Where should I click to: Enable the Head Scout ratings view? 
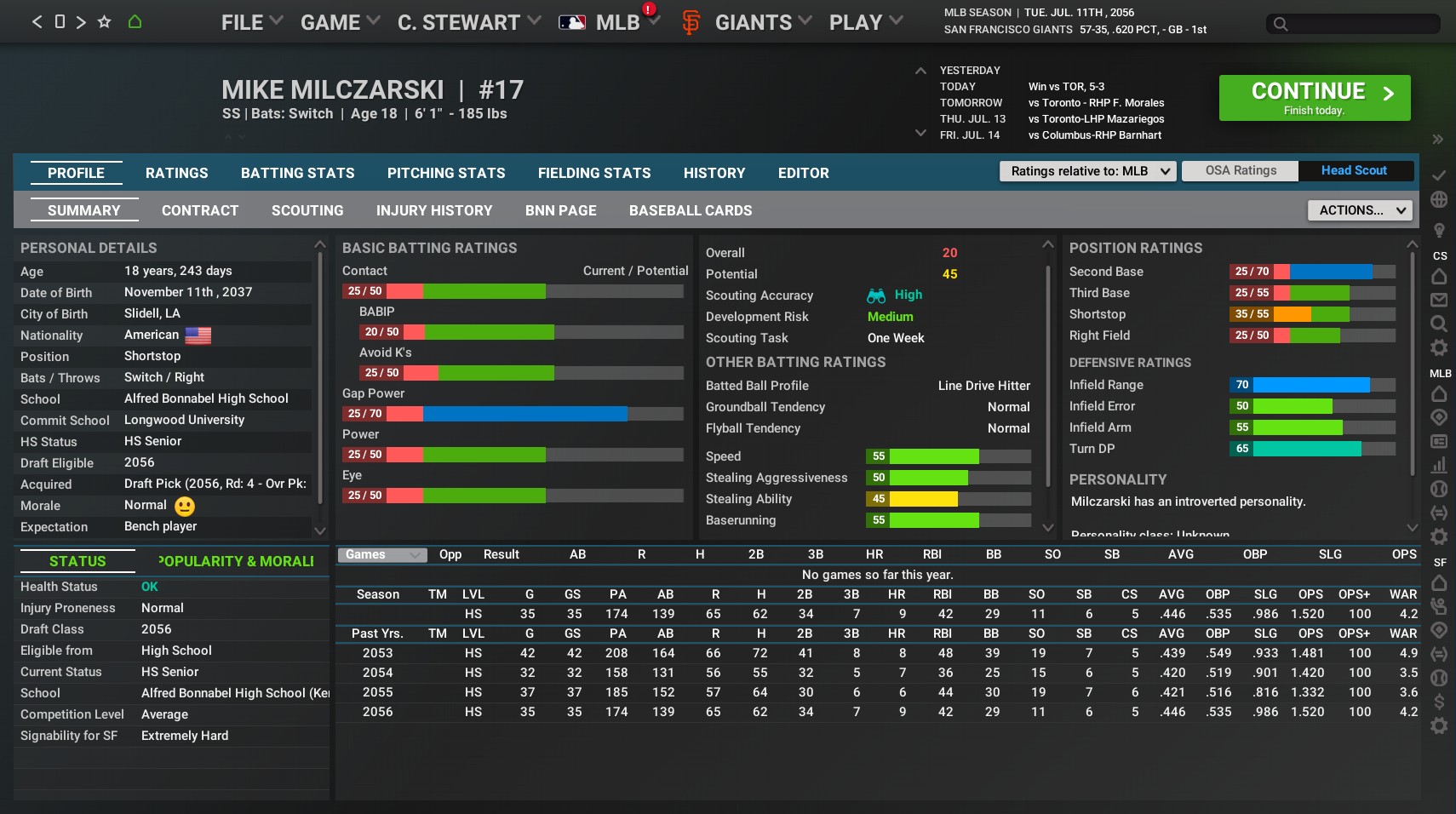point(1354,170)
